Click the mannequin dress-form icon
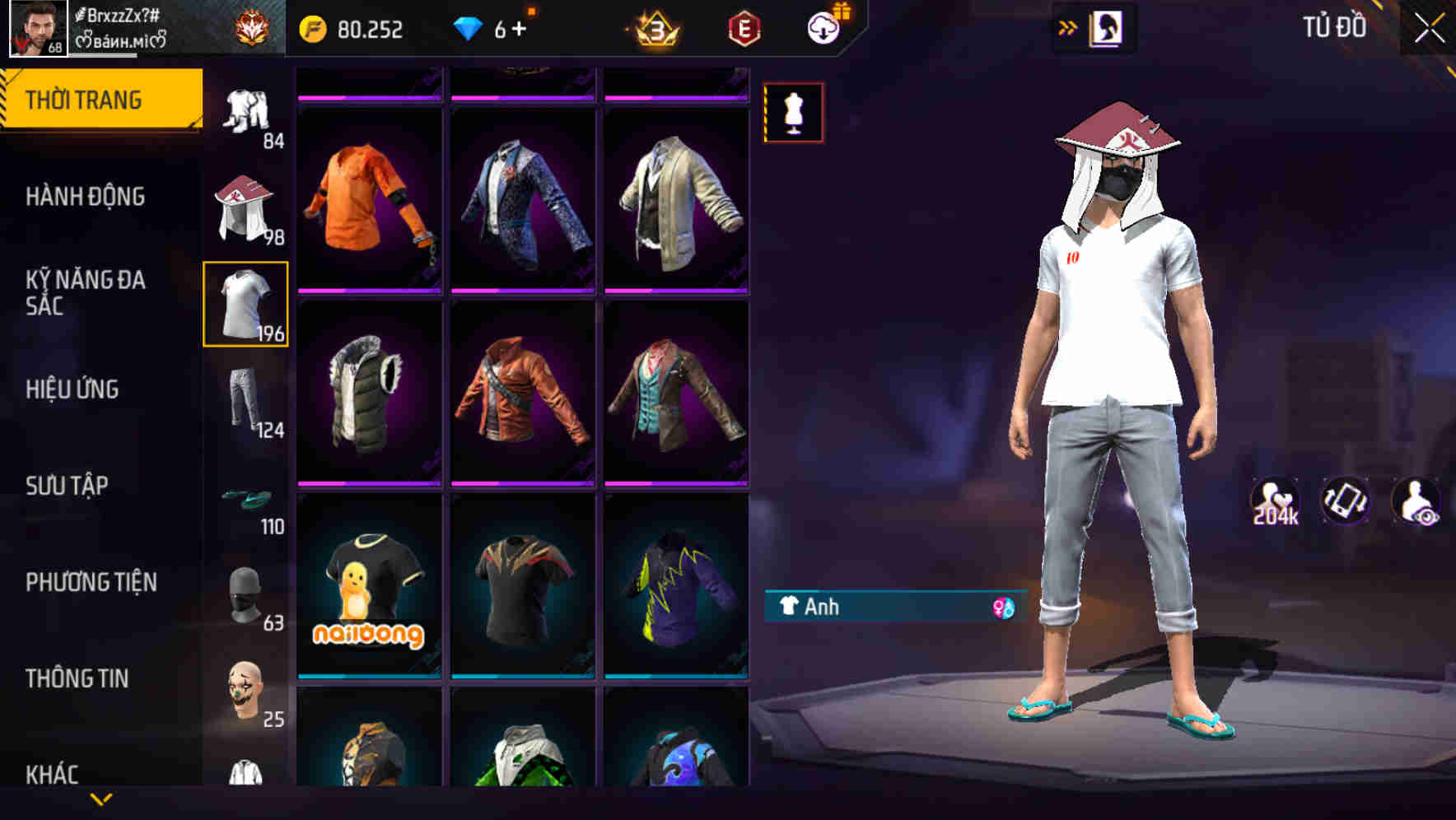Screen dimensions: 1456x820 [792, 113]
